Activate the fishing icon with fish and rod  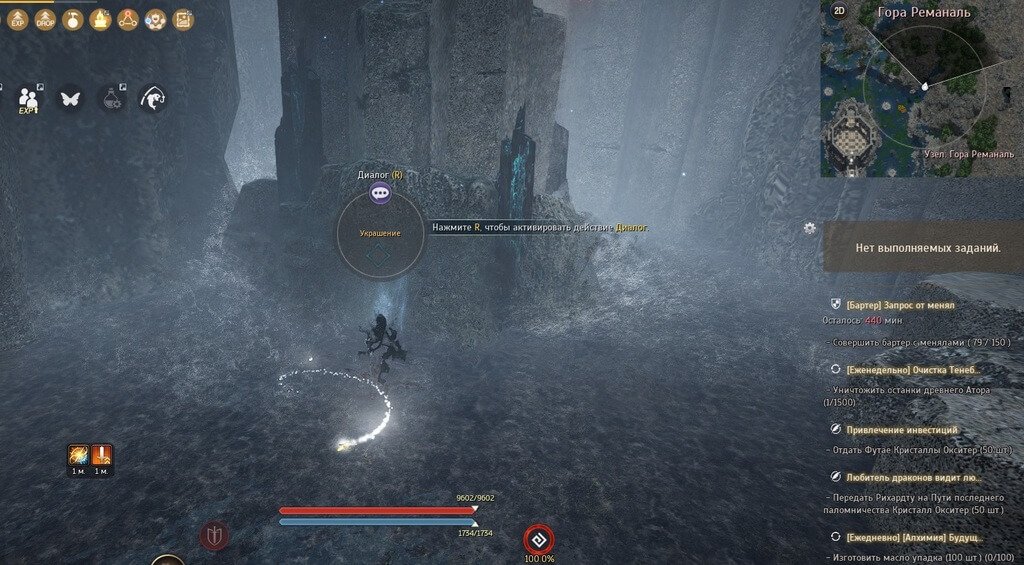coord(152,98)
